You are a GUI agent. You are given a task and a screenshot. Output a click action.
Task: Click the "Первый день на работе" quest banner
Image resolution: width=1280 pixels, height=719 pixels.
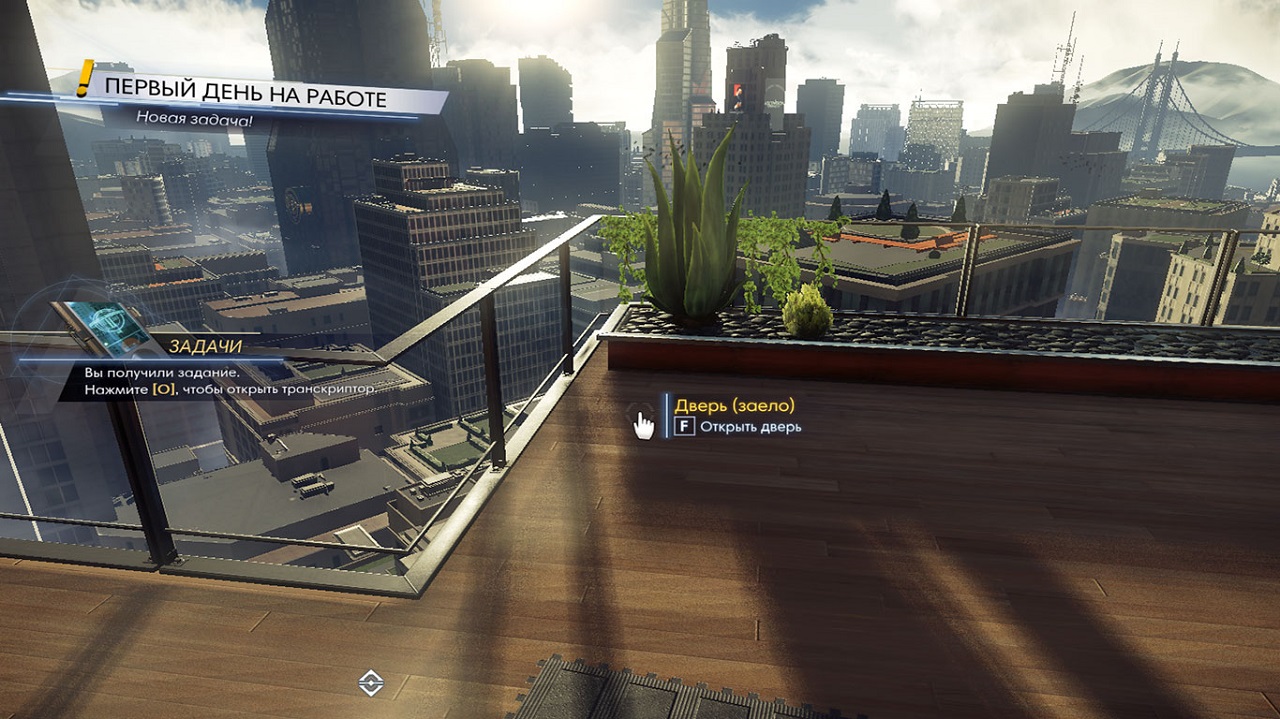pyautogui.click(x=246, y=99)
